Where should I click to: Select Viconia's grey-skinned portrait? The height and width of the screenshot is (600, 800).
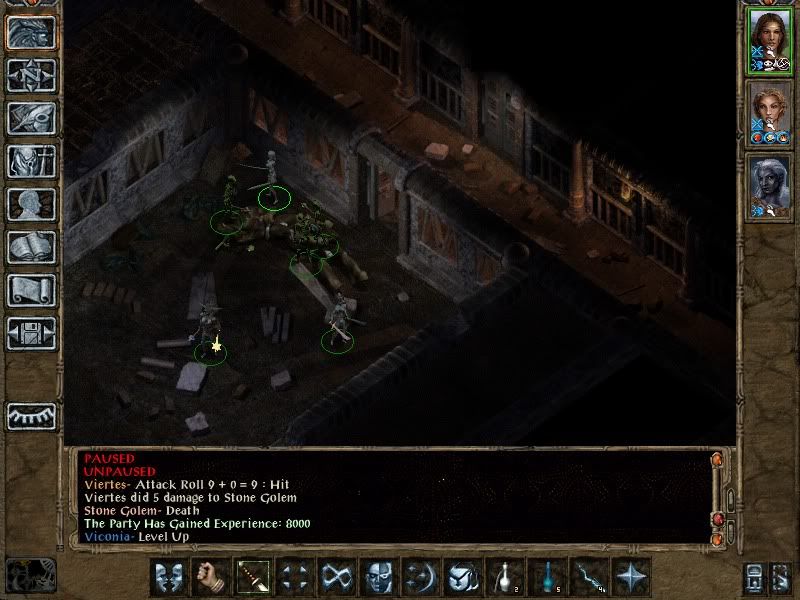click(768, 188)
